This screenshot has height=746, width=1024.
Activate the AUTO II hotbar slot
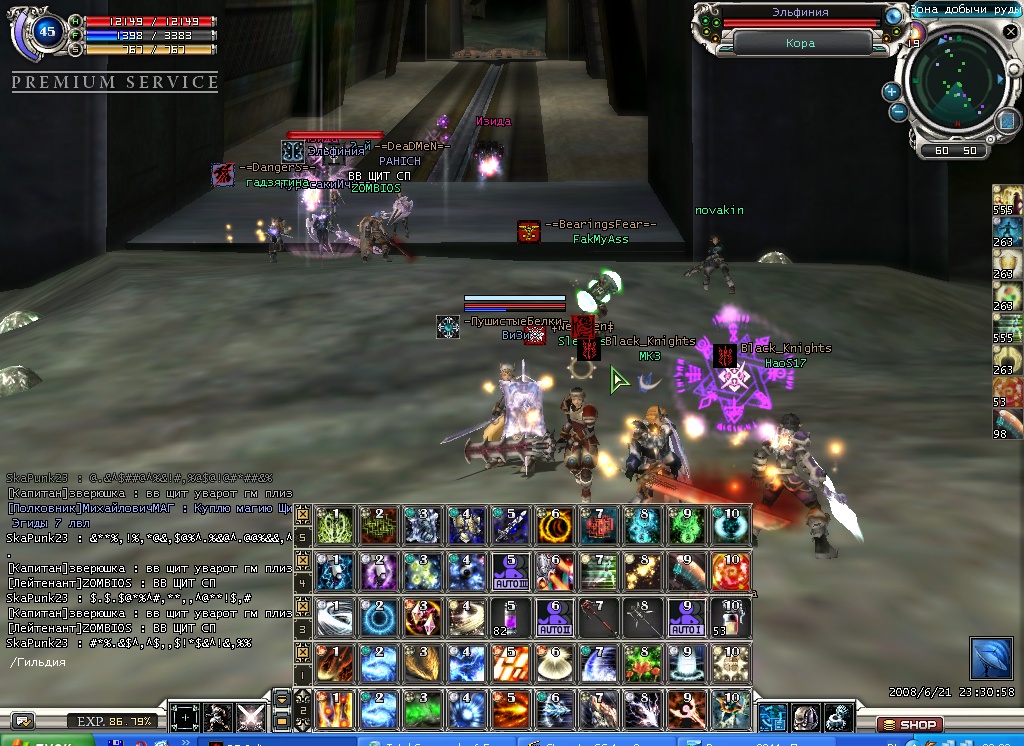point(553,617)
